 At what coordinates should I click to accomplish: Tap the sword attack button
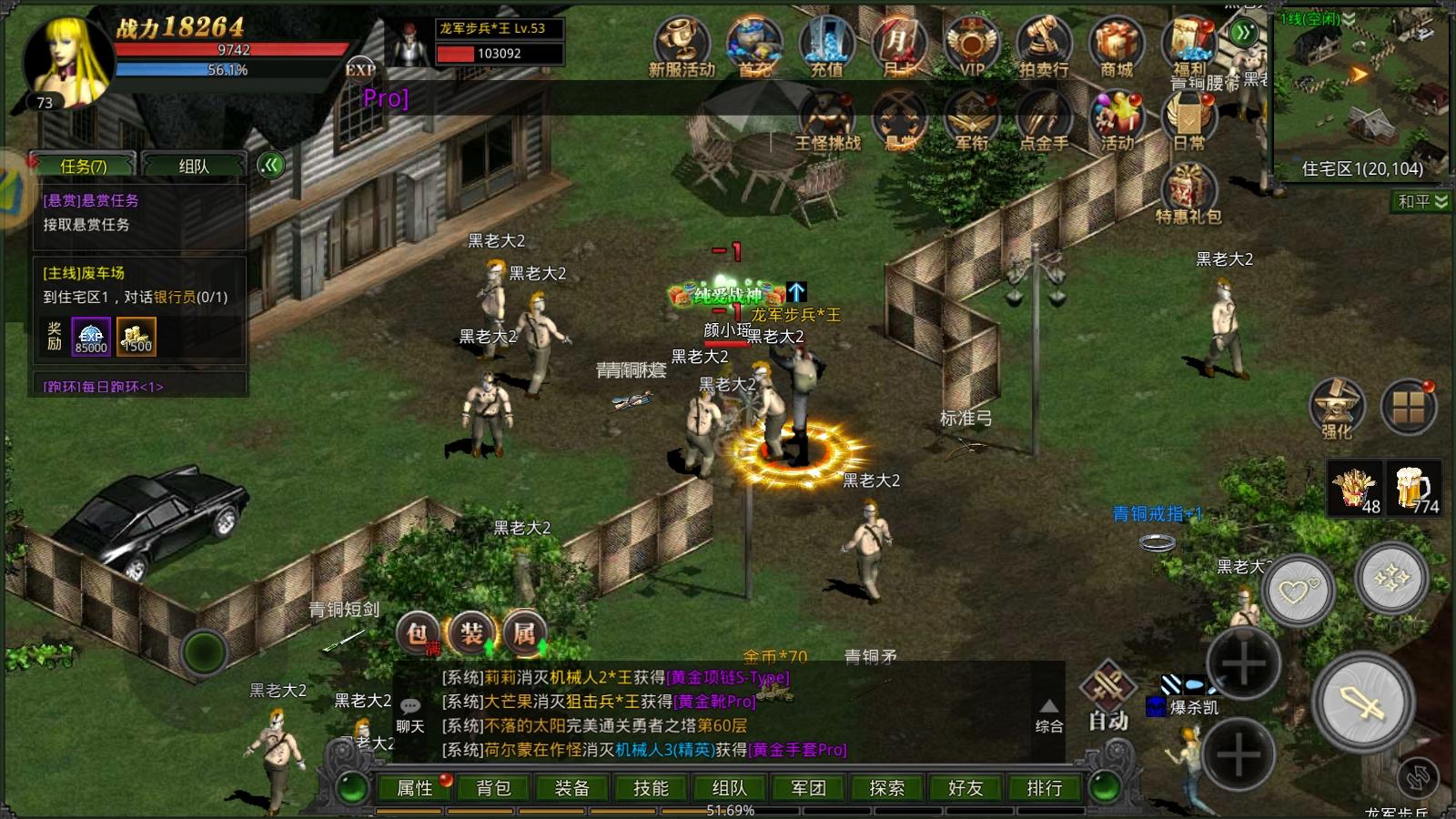pos(1362,703)
